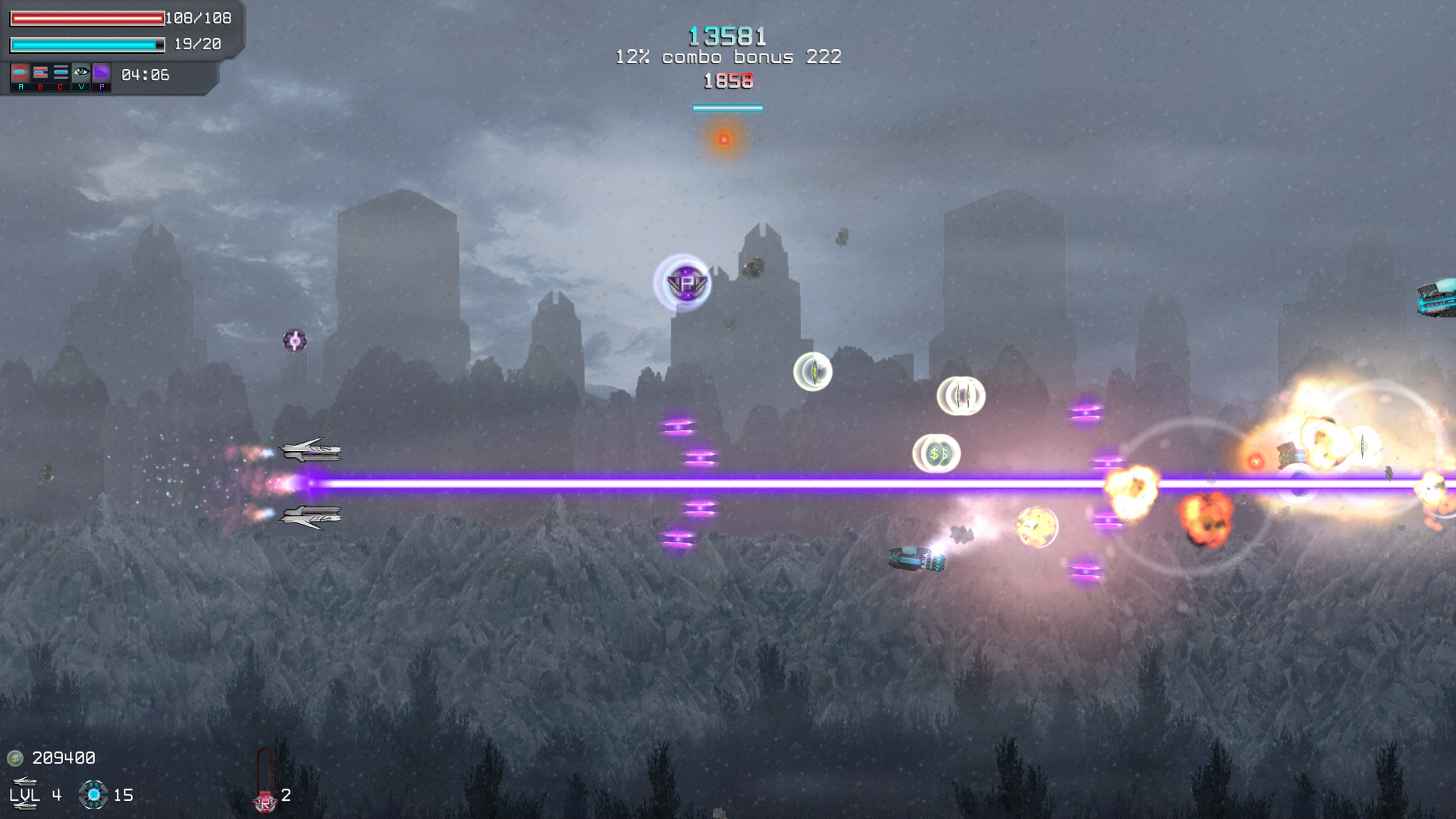
Task: Click the dollar coin icon next to 209400
Action: click(15, 758)
